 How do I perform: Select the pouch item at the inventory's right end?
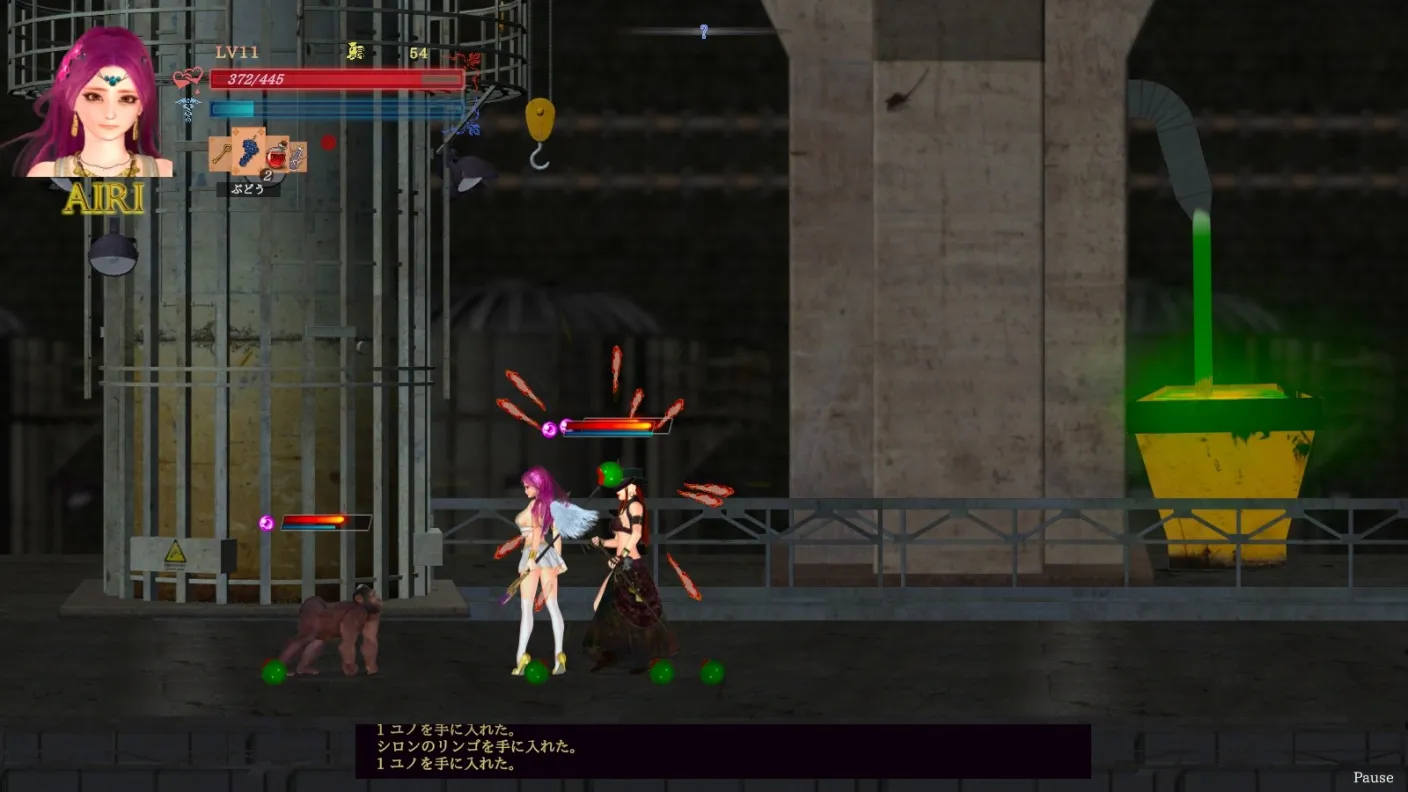(298, 157)
